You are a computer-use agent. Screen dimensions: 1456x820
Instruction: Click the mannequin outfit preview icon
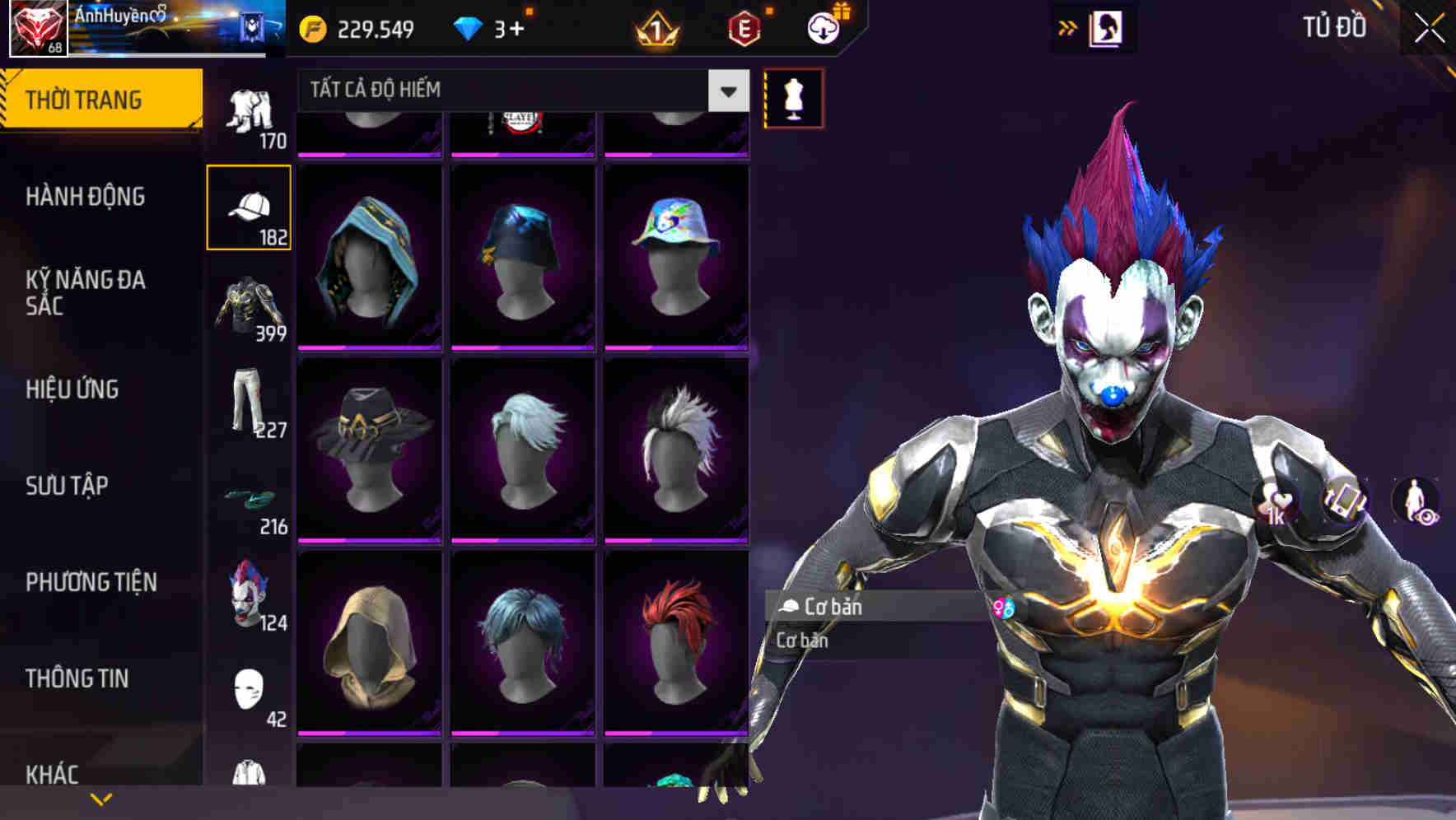(792, 97)
